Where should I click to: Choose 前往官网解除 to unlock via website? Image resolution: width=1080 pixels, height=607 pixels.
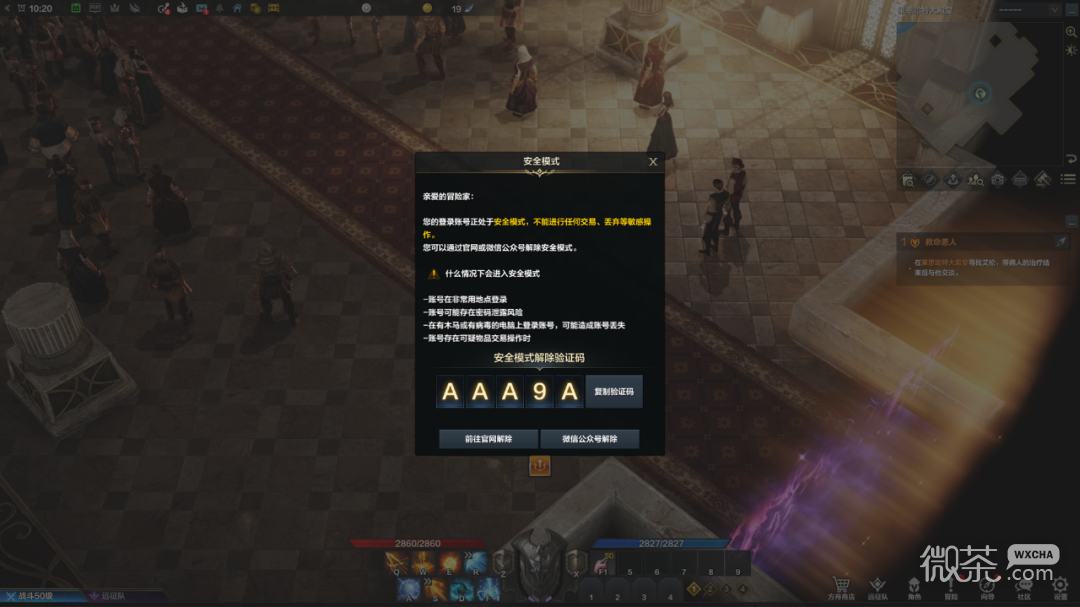point(488,439)
